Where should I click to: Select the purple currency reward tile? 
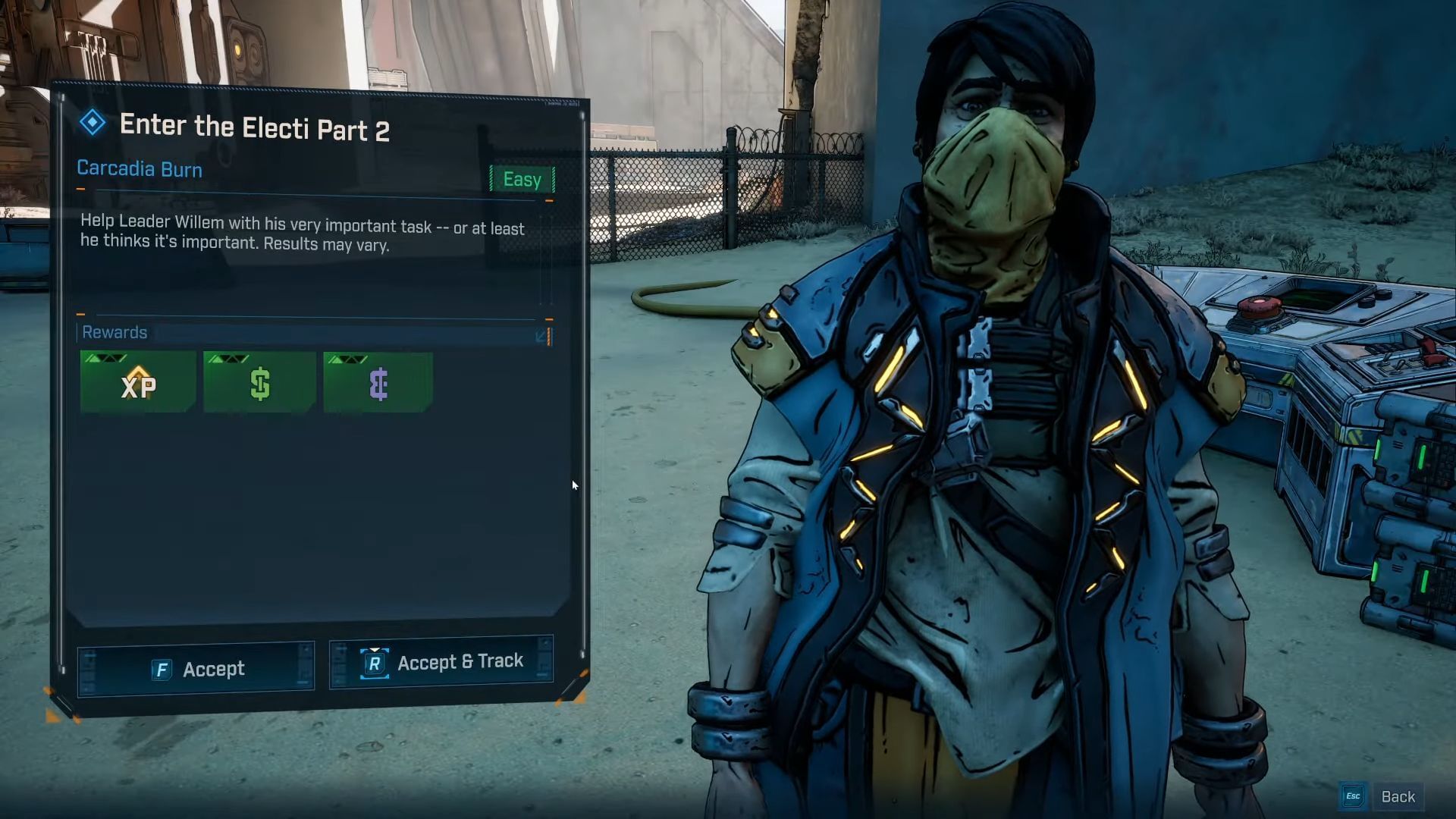(378, 382)
